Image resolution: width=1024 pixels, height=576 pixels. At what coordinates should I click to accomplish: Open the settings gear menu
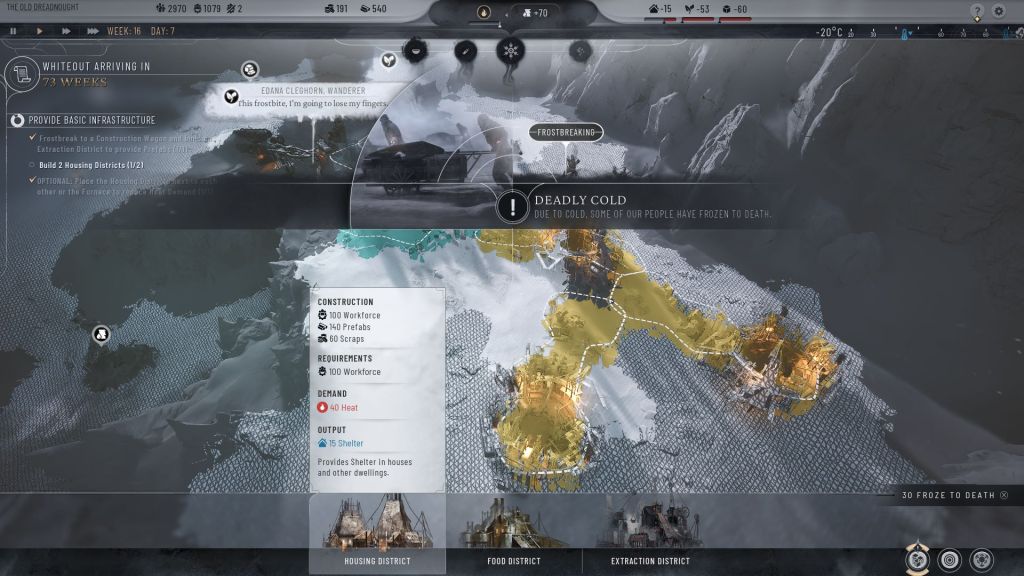pos(999,12)
